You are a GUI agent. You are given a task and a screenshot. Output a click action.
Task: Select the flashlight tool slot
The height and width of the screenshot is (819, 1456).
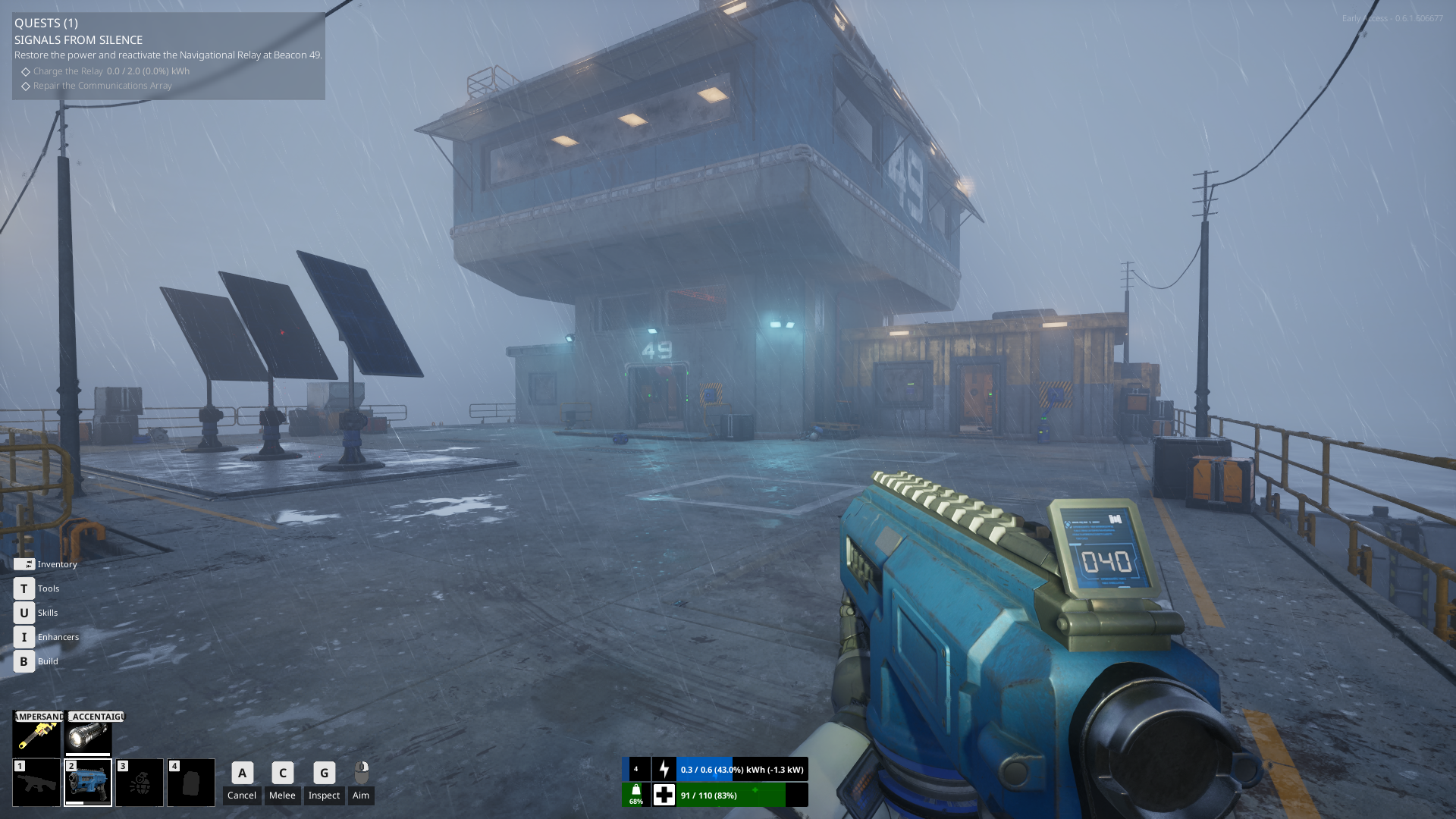(88, 735)
